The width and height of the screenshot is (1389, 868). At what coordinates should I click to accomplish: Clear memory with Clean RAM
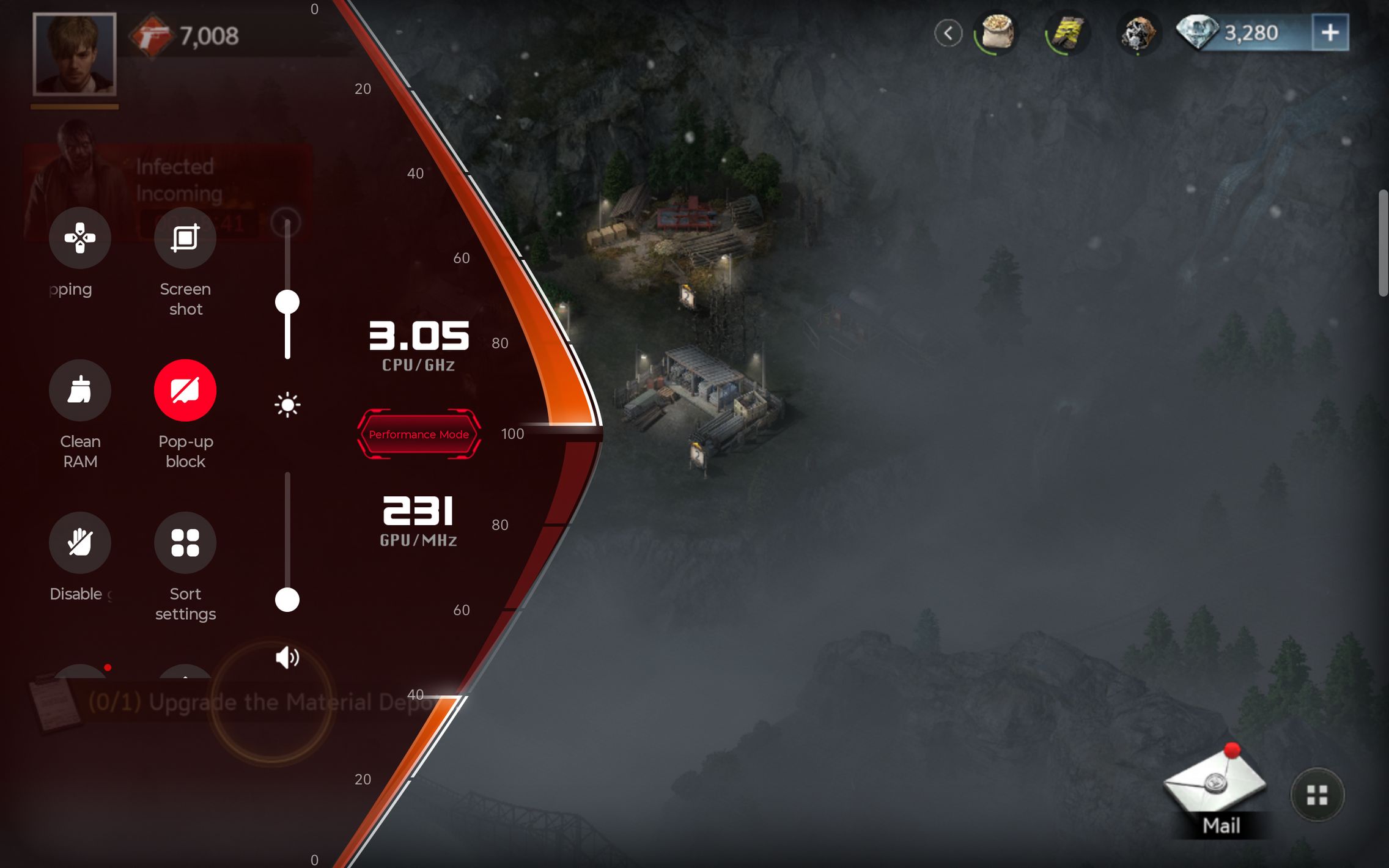pyautogui.click(x=80, y=391)
